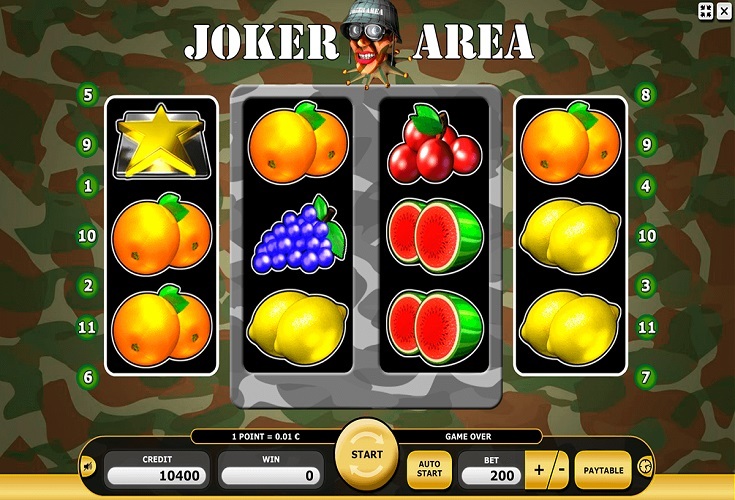Choose payline marker number 7
This screenshot has height=500, width=735.
tap(646, 377)
